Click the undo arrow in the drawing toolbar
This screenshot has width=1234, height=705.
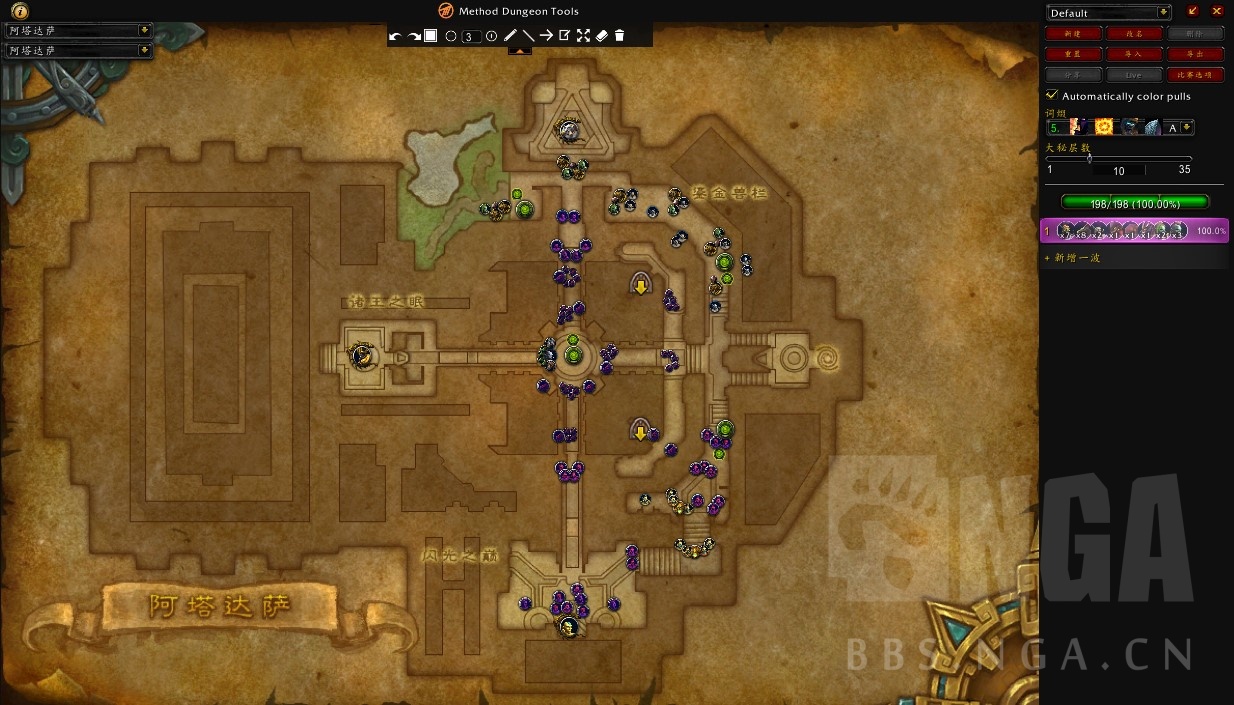tap(395, 36)
